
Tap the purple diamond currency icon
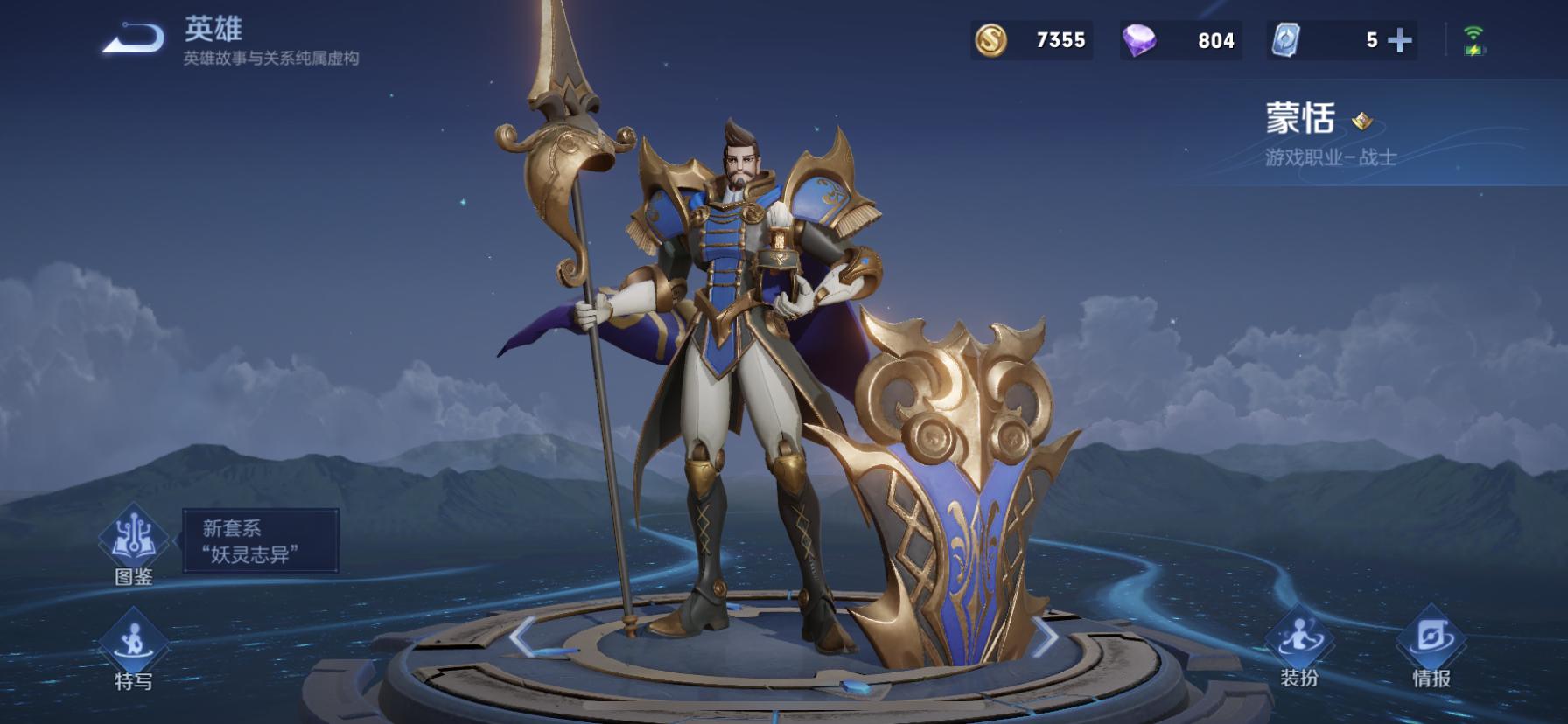[x=1139, y=40]
